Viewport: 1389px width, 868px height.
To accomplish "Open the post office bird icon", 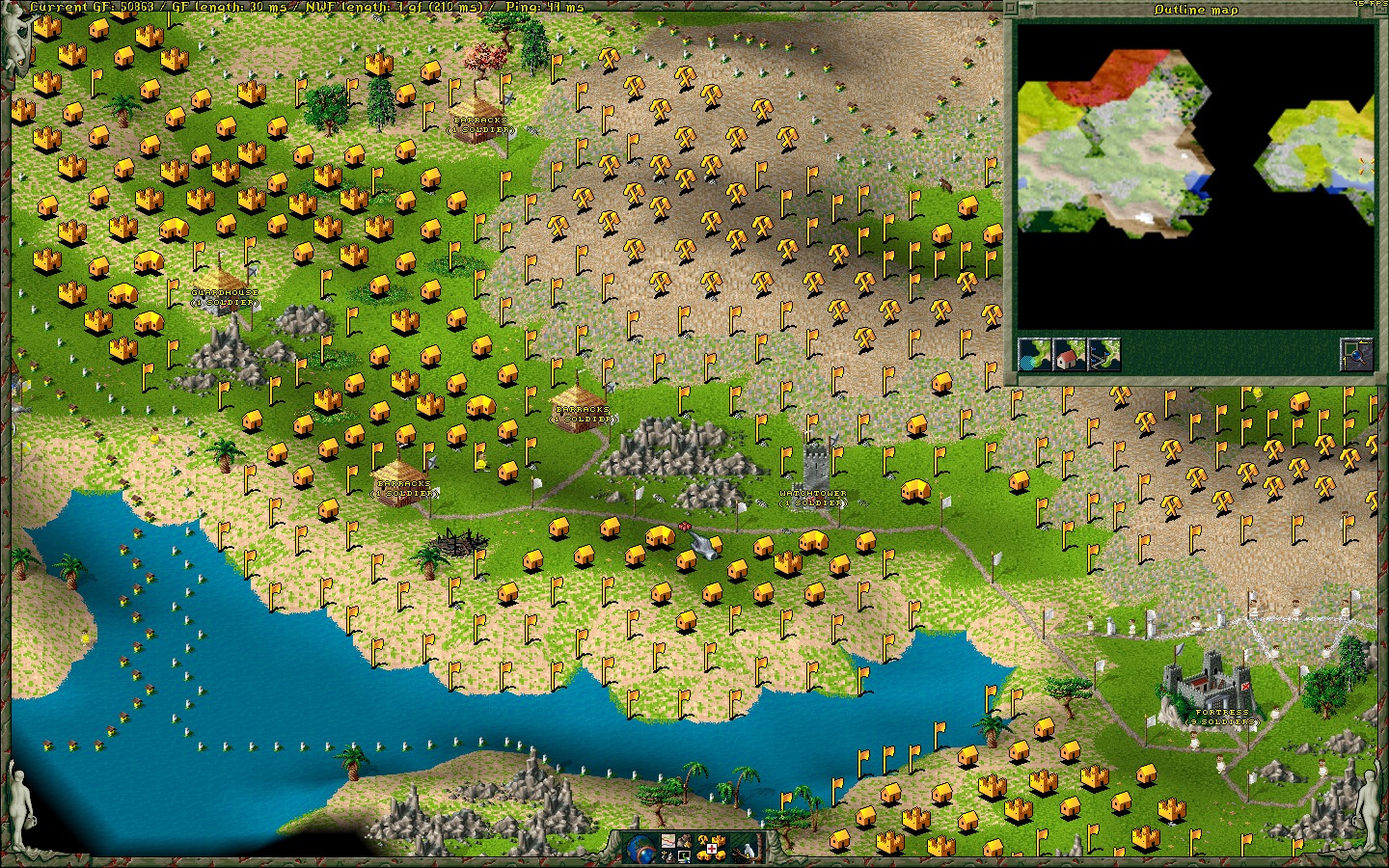I will pyautogui.click(x=749, y=851).
